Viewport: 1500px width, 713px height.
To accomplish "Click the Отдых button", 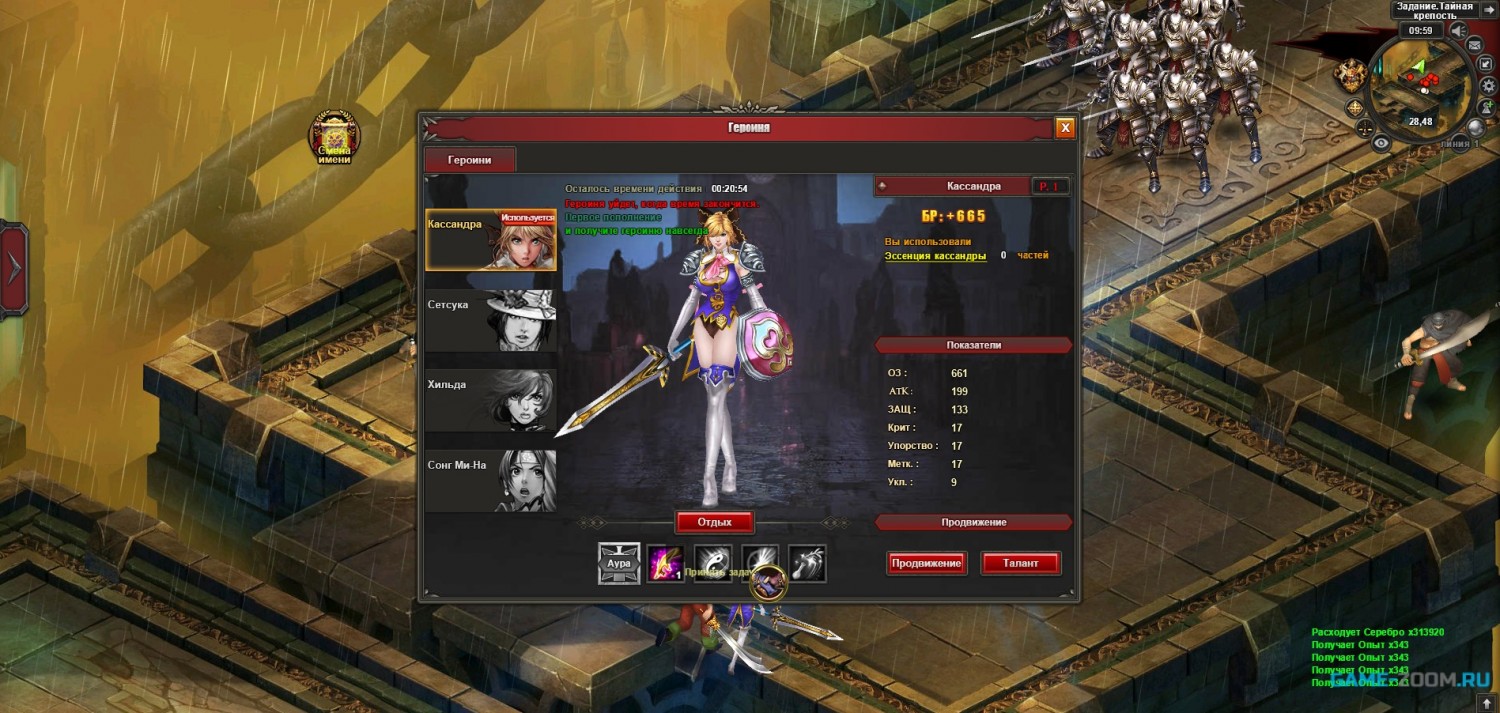I will click(x=715, y=522).
